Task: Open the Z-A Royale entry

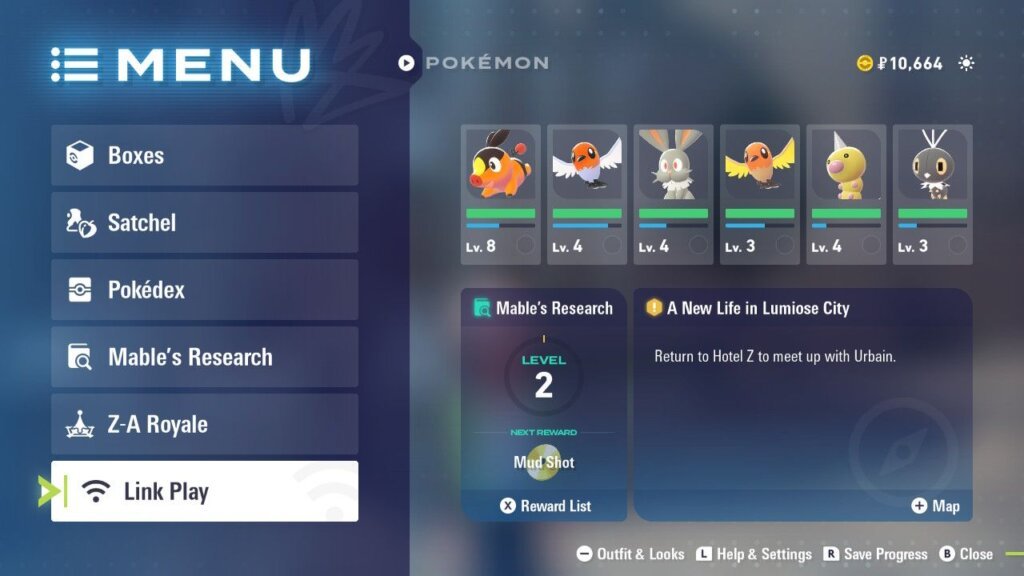Action: (x=204, y=424)
